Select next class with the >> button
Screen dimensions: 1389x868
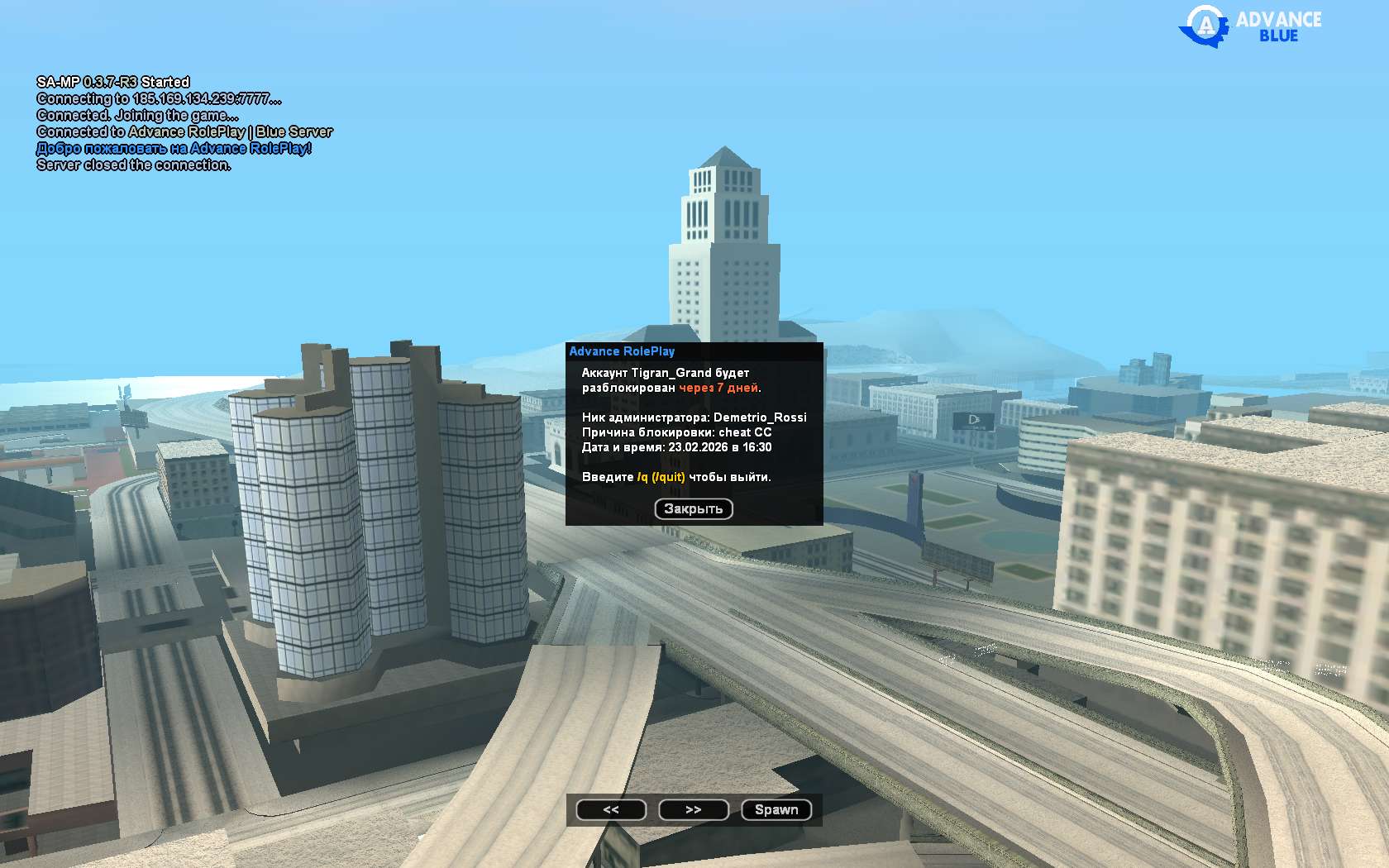coord(694,810)
